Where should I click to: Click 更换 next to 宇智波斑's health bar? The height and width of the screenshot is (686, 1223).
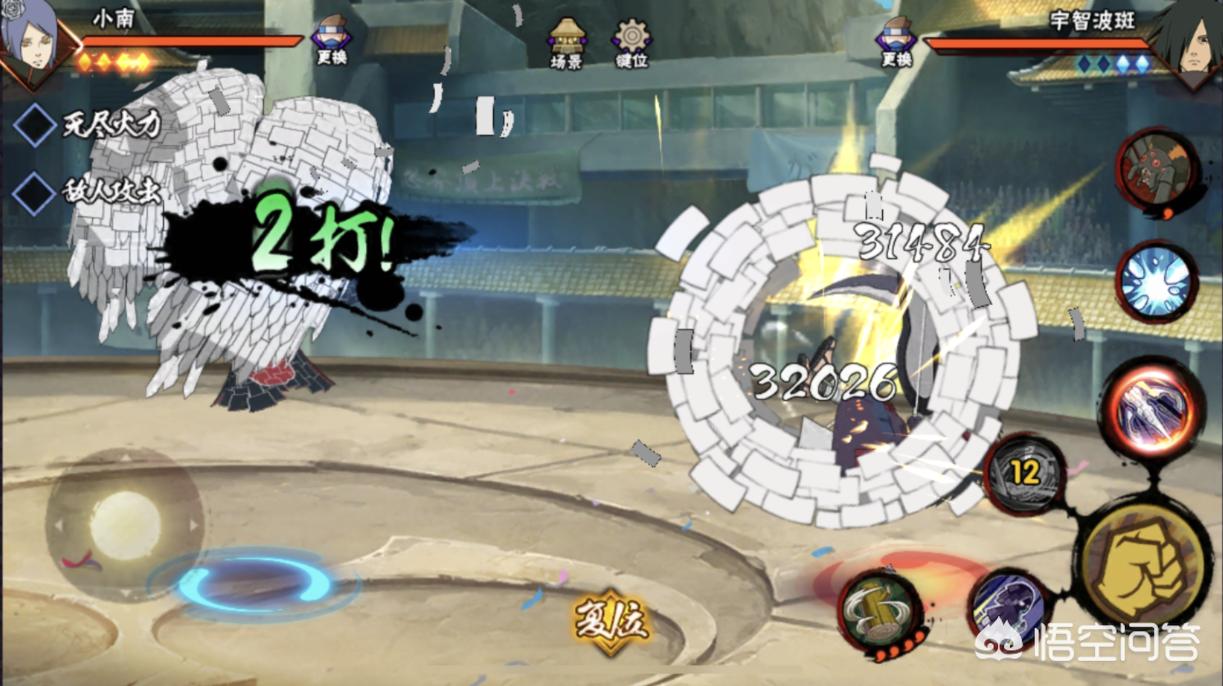(x=896, y=43)
